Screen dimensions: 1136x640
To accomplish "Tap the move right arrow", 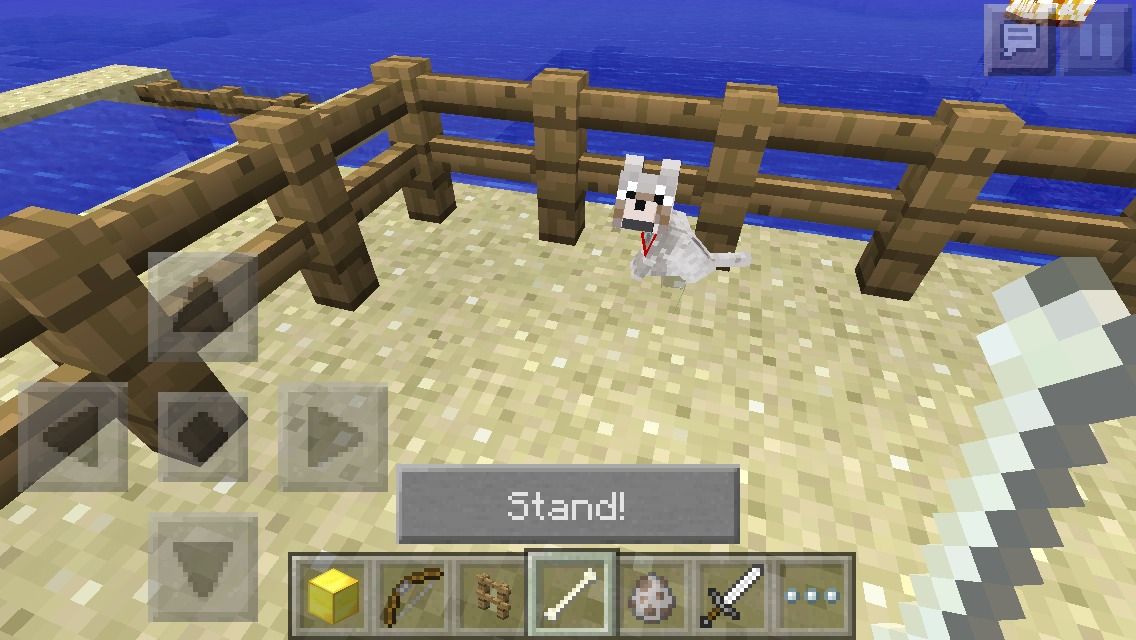I will 333,436.
